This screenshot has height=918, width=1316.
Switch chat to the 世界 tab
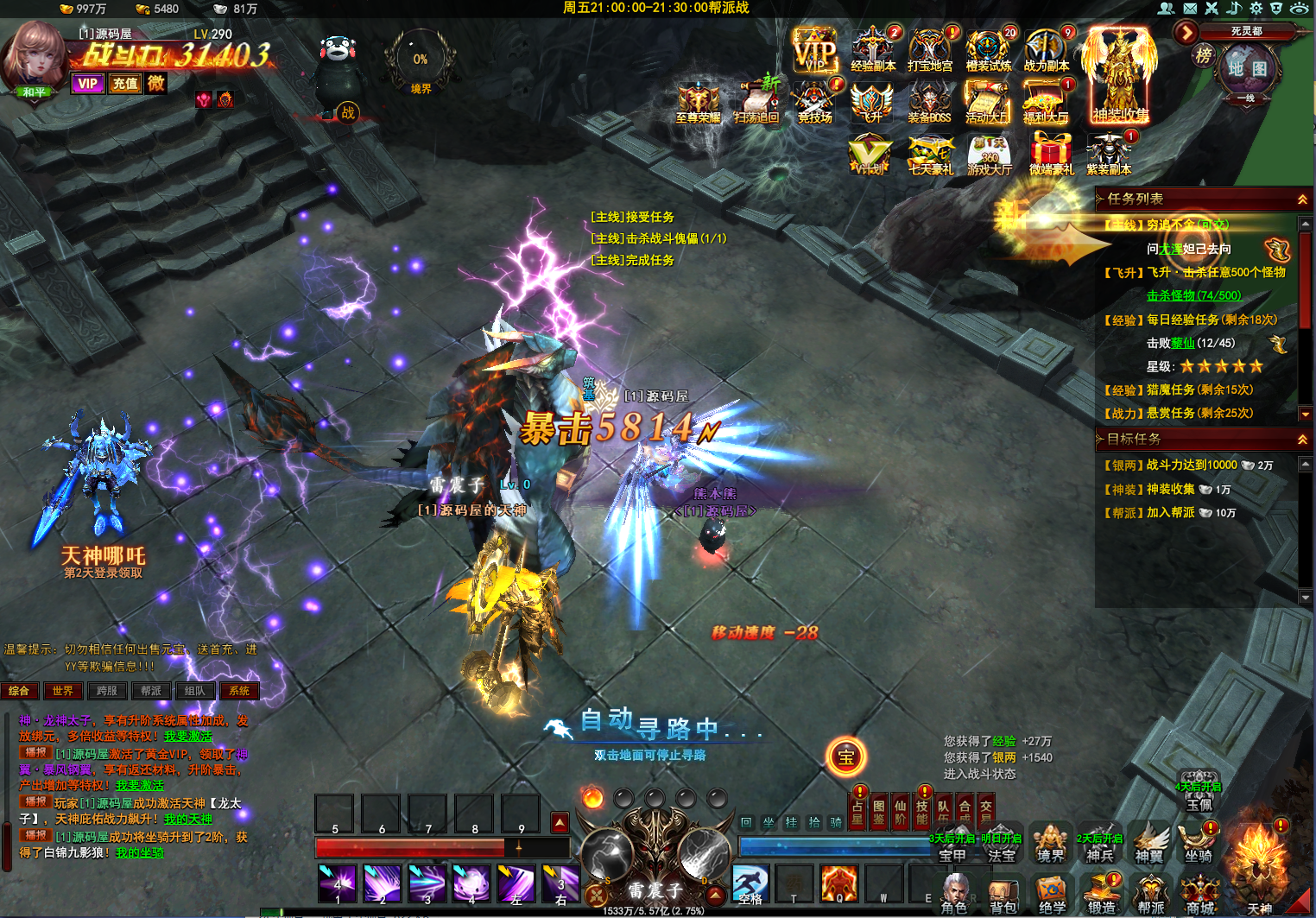[x=63, y=691]
